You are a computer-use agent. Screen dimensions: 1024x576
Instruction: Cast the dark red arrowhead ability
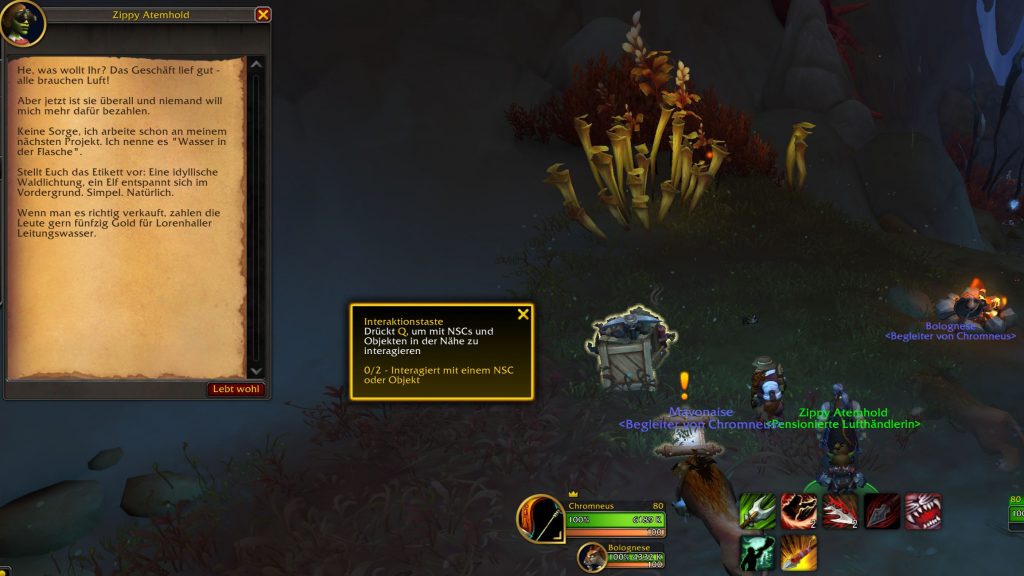[881, 511]
